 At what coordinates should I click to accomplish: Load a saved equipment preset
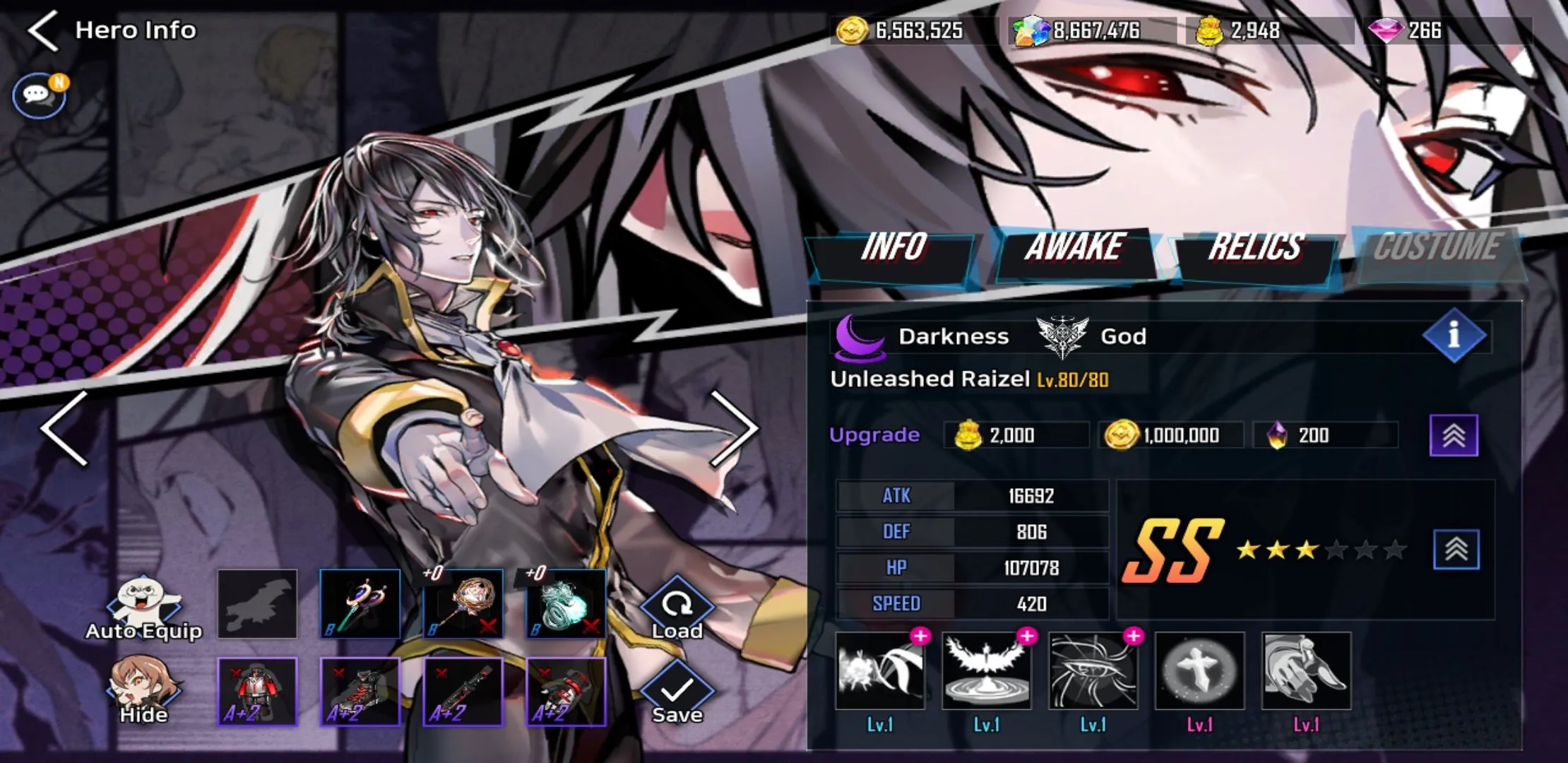pyautogui.click(x=677, y=609)
